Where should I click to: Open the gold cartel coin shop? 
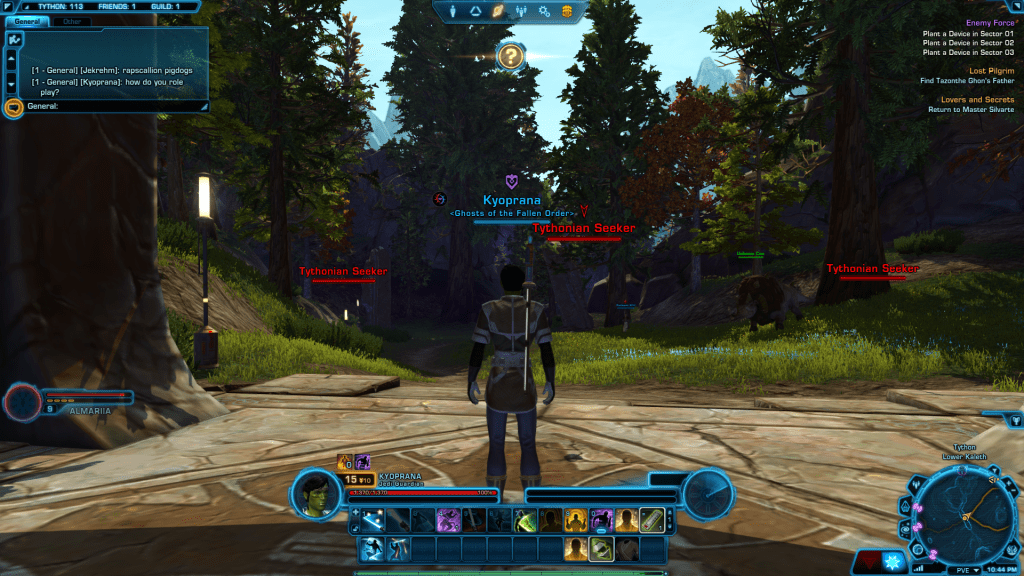567,12
